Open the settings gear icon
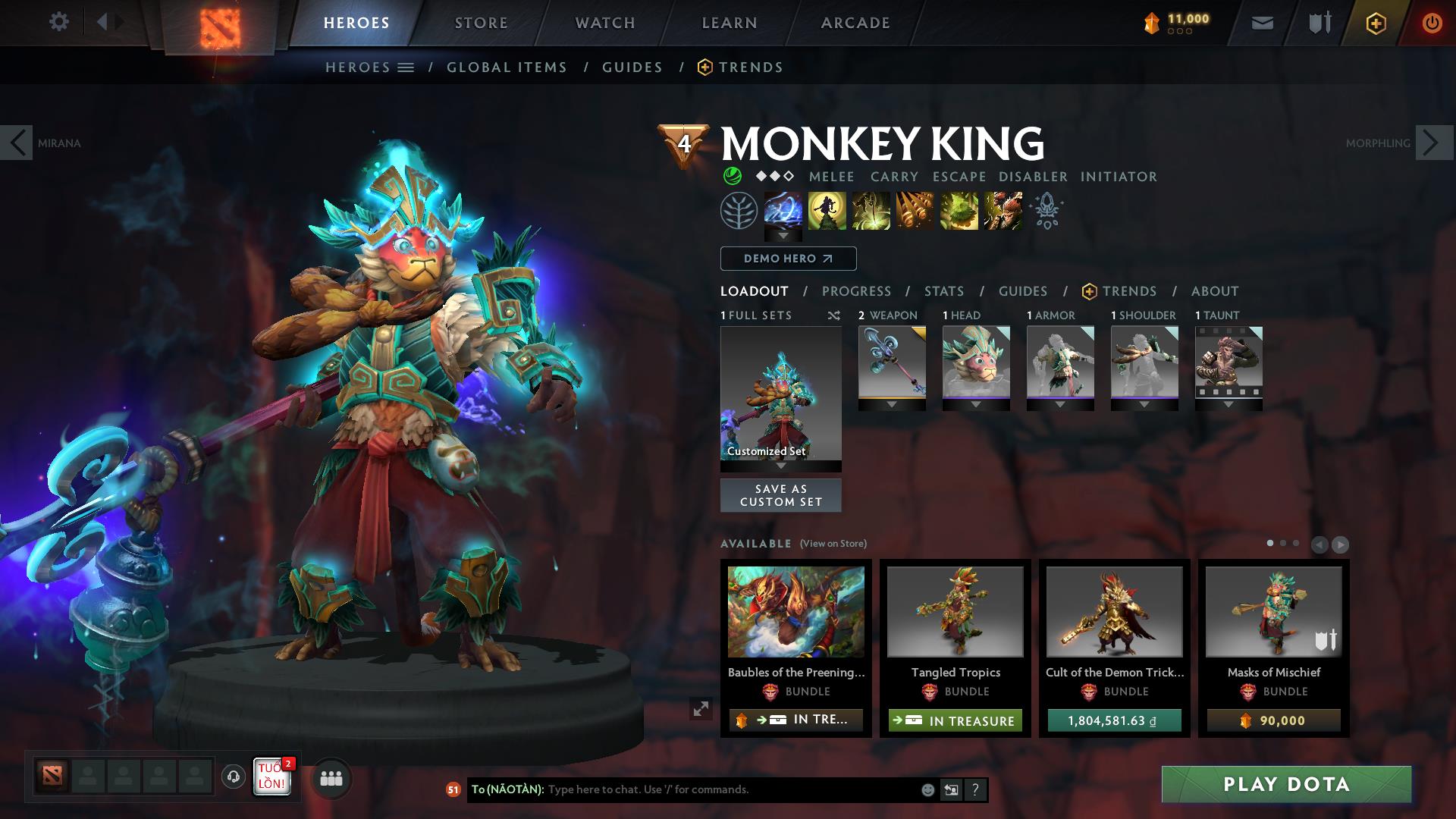The height and width of the screenshot is (819, 1456). (59, 22)
